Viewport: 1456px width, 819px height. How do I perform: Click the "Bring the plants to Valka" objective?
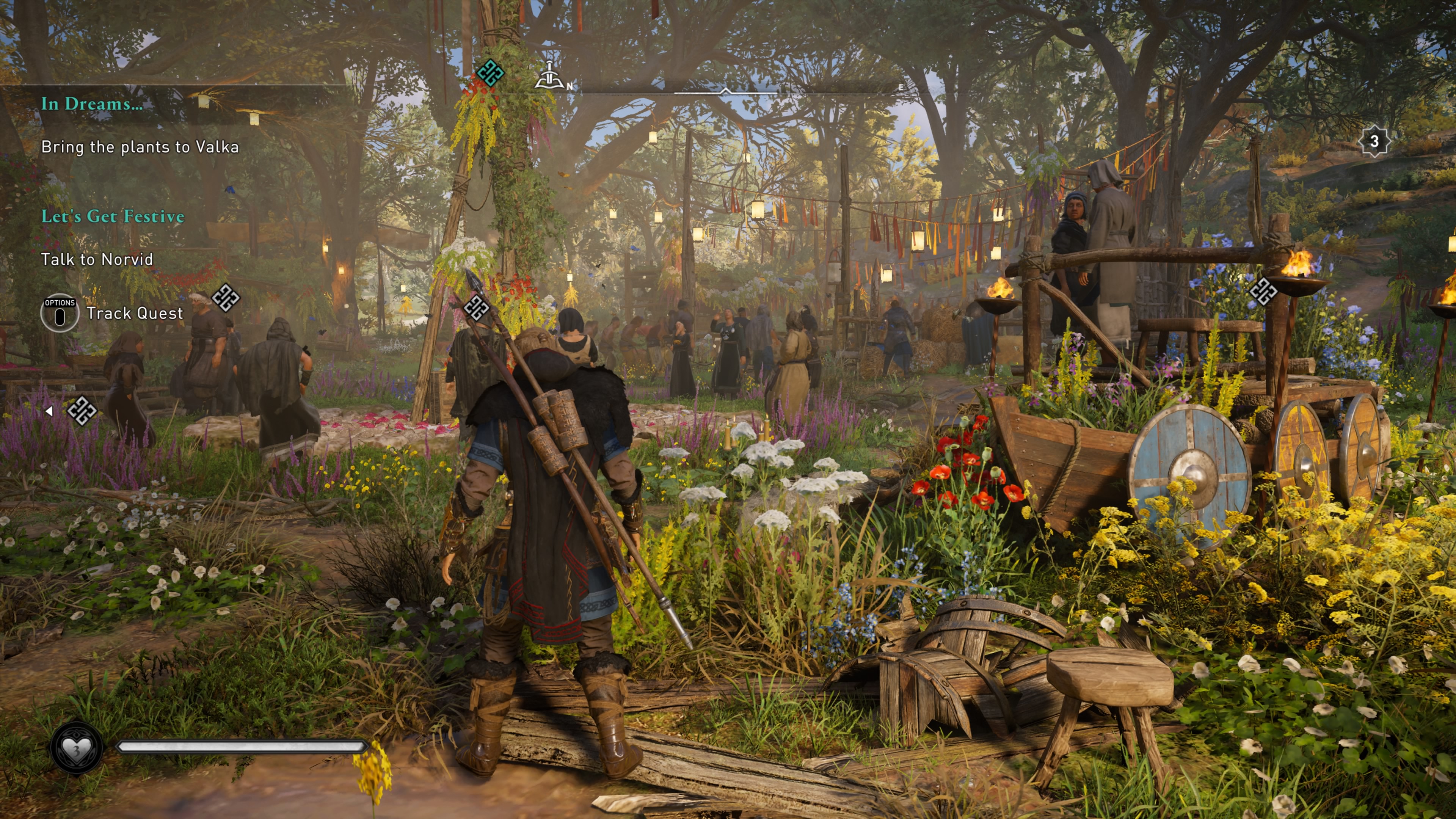coord(140,147)
